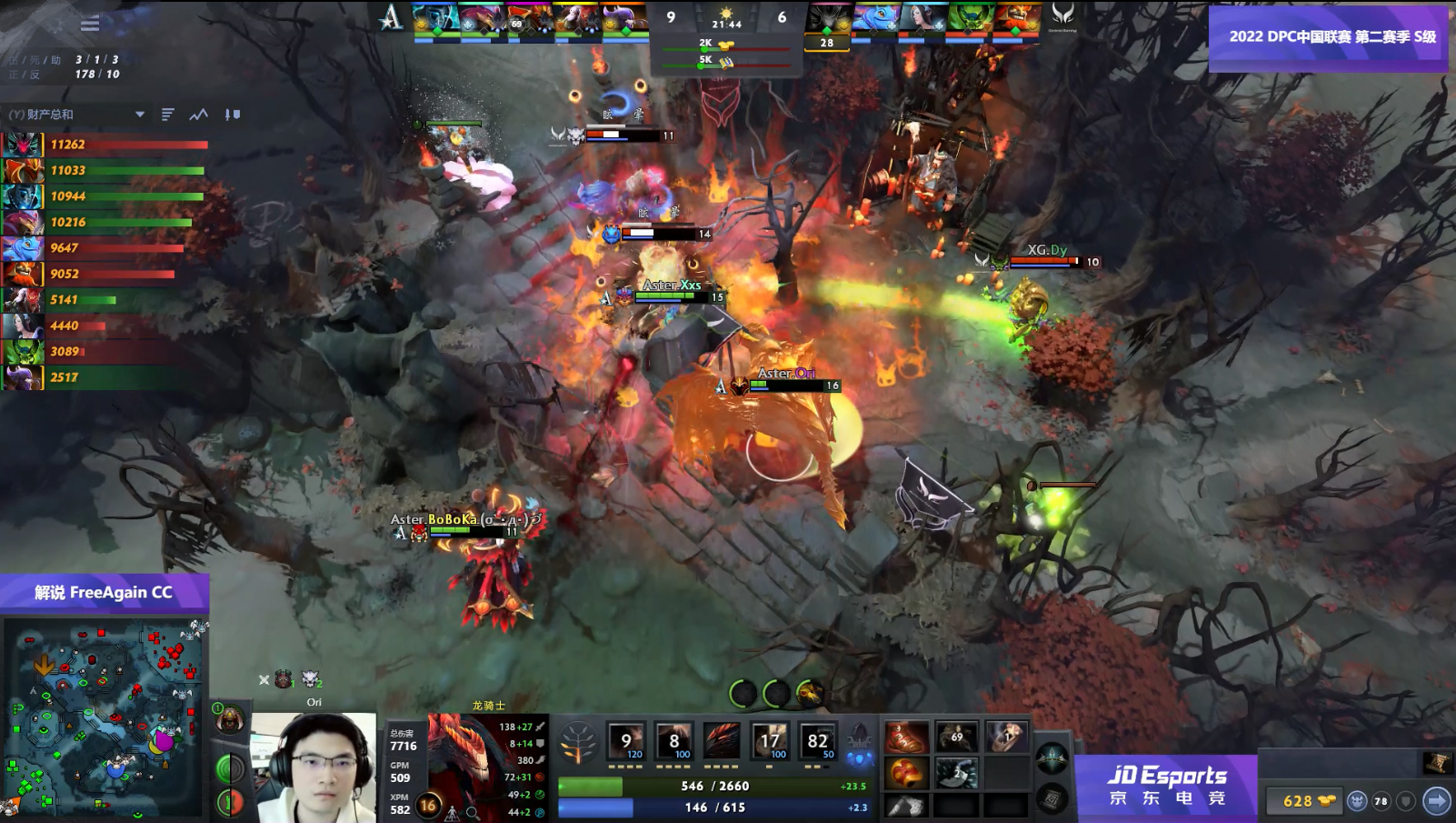Open the hamburger menu at top left
This screenshot has width=1456, height=823.
(x=88, y=25)
